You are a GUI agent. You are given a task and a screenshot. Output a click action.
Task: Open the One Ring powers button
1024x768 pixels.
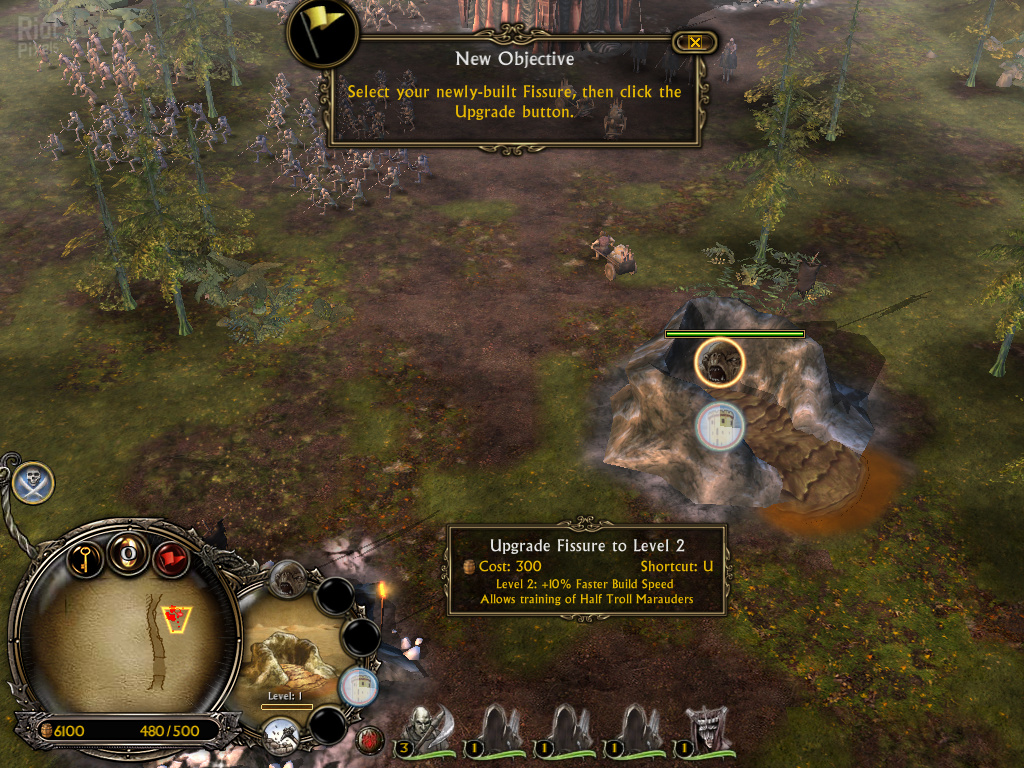(128, 553)
